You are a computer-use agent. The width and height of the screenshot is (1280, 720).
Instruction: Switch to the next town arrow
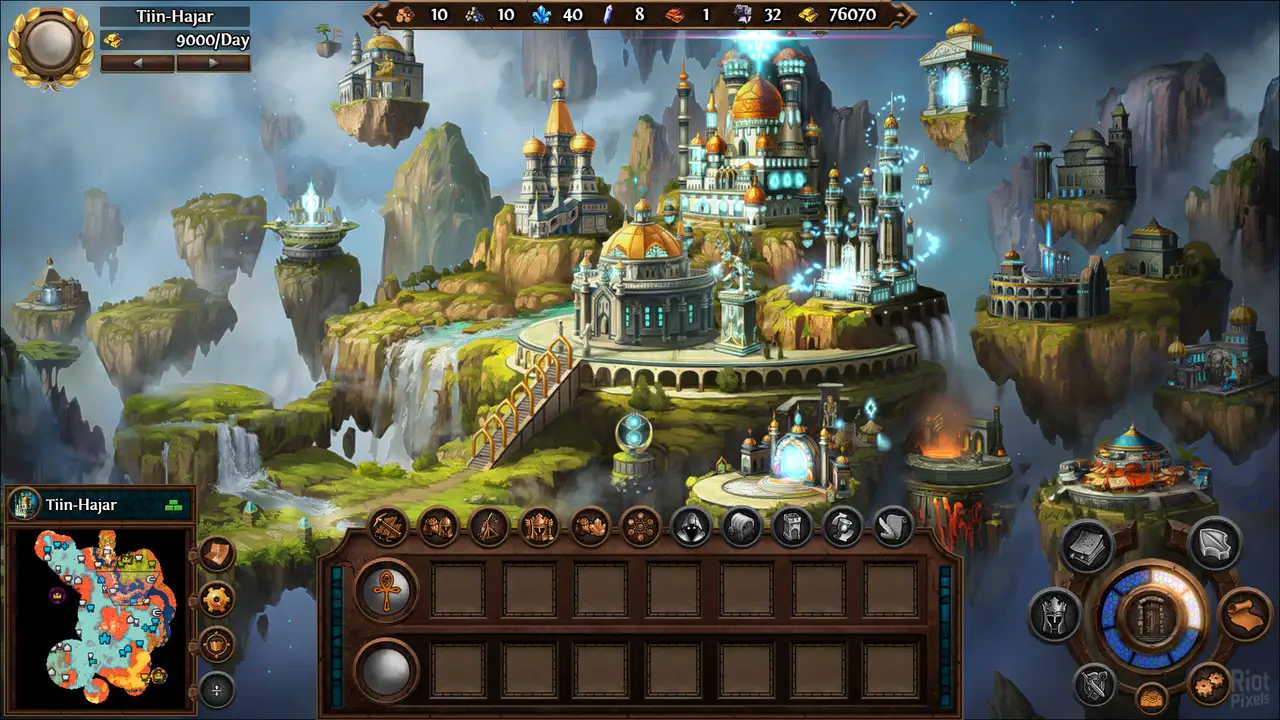tap(212, 63)
